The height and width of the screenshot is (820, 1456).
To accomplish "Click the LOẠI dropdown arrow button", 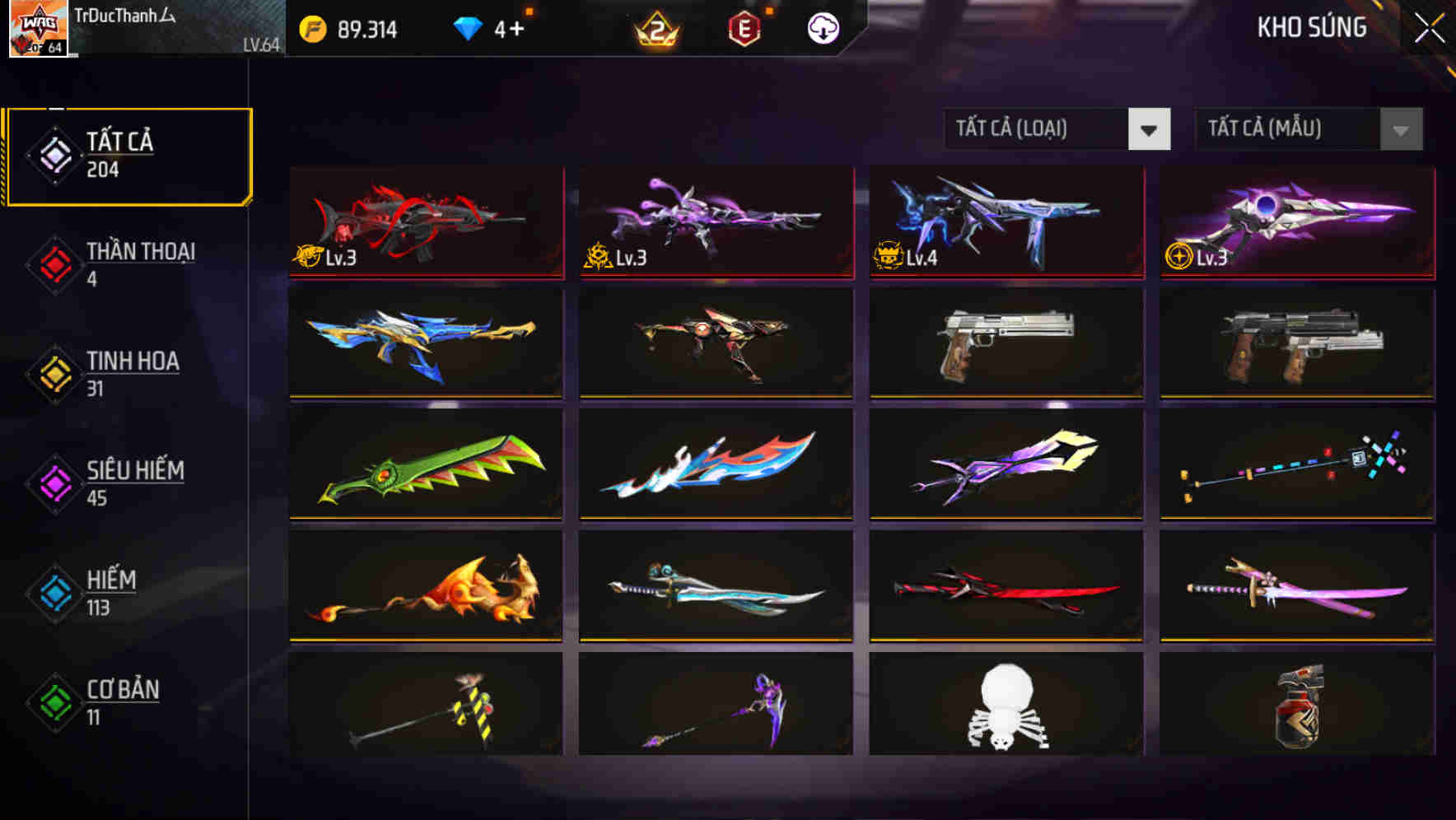I will (1150, 129).
